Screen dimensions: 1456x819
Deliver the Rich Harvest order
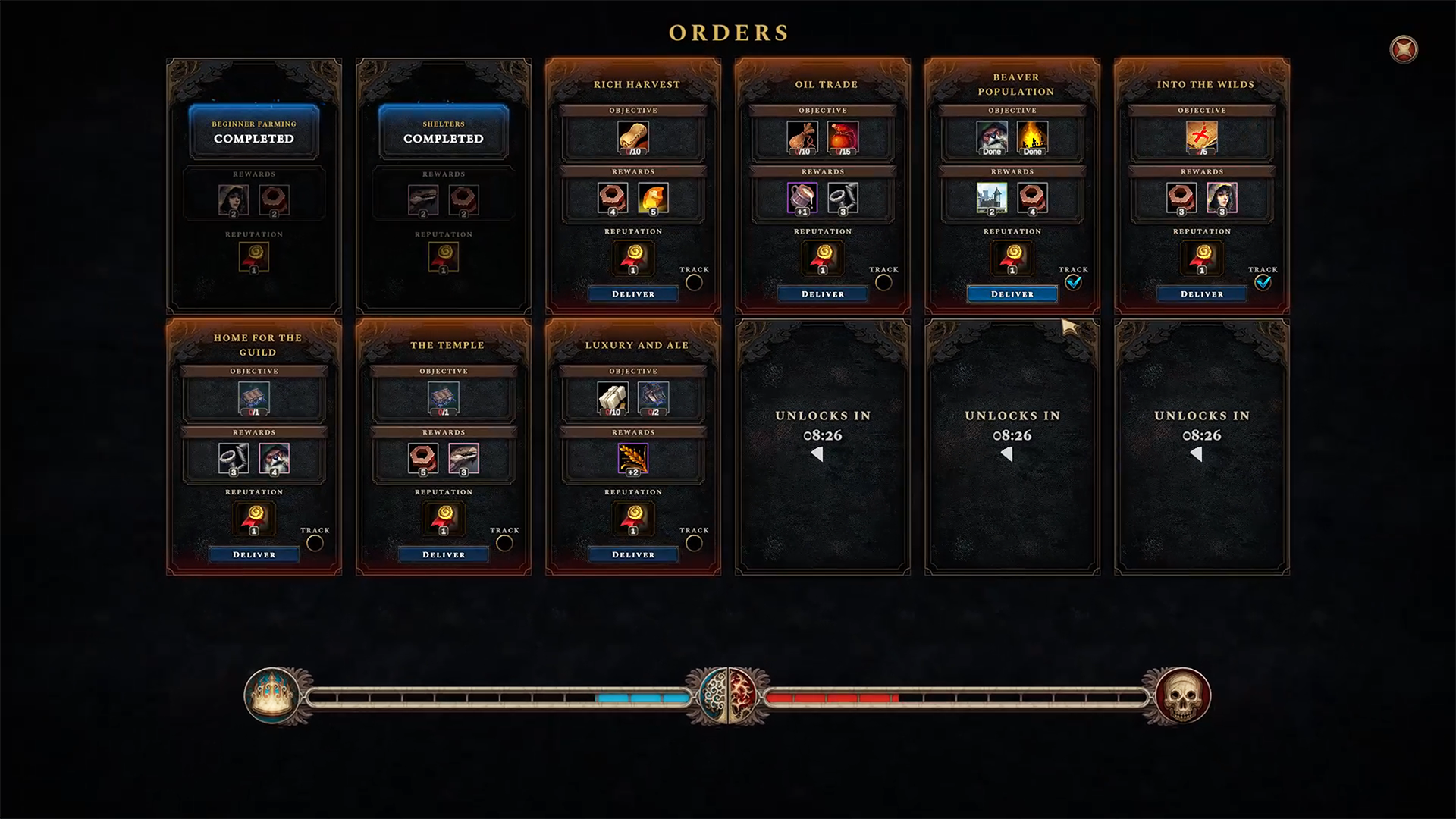[633, 294]
